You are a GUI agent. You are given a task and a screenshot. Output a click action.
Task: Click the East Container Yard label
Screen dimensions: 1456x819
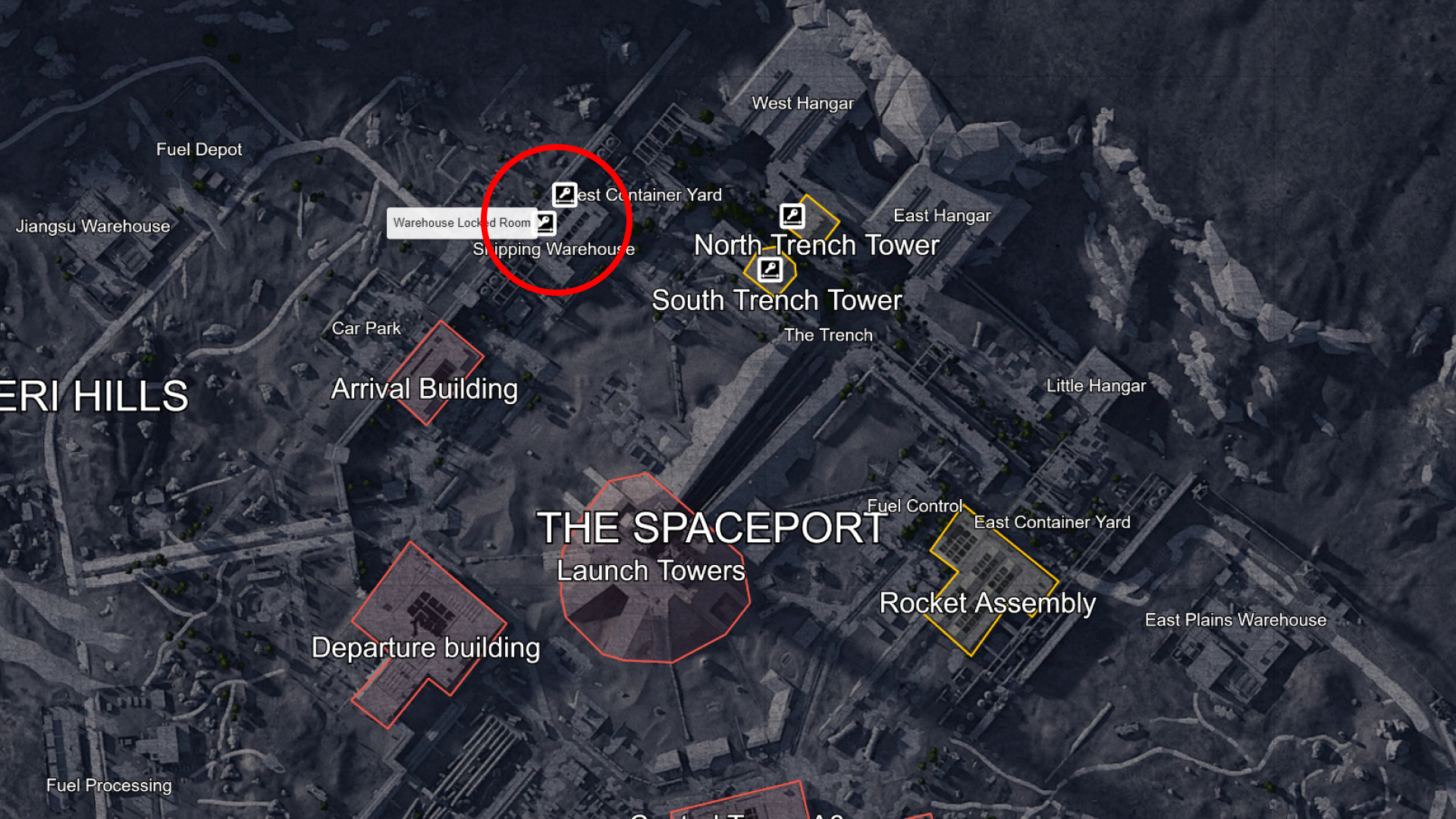coord(1053,522)
